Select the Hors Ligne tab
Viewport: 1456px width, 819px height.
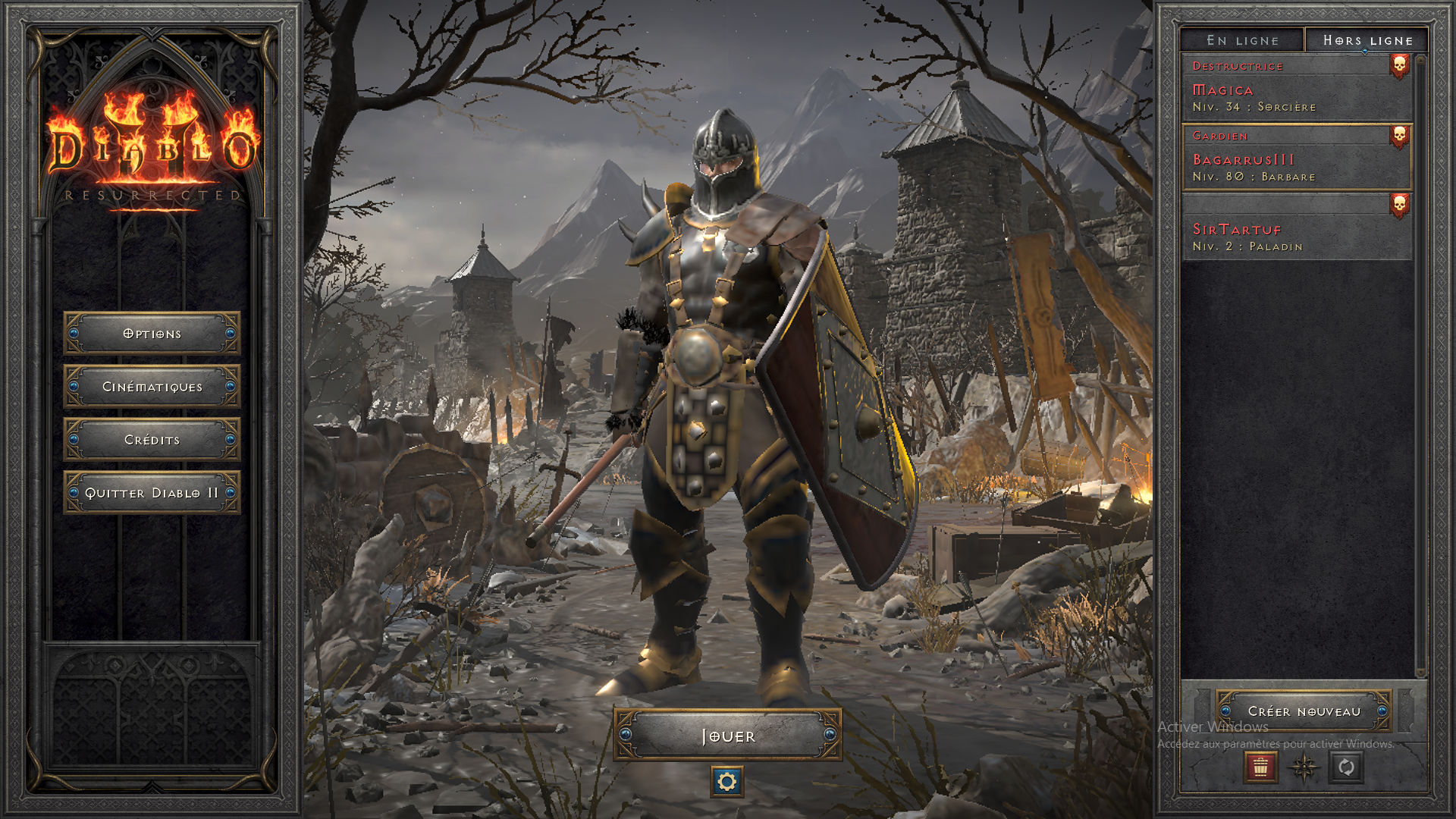click(x=1367, y=40)
